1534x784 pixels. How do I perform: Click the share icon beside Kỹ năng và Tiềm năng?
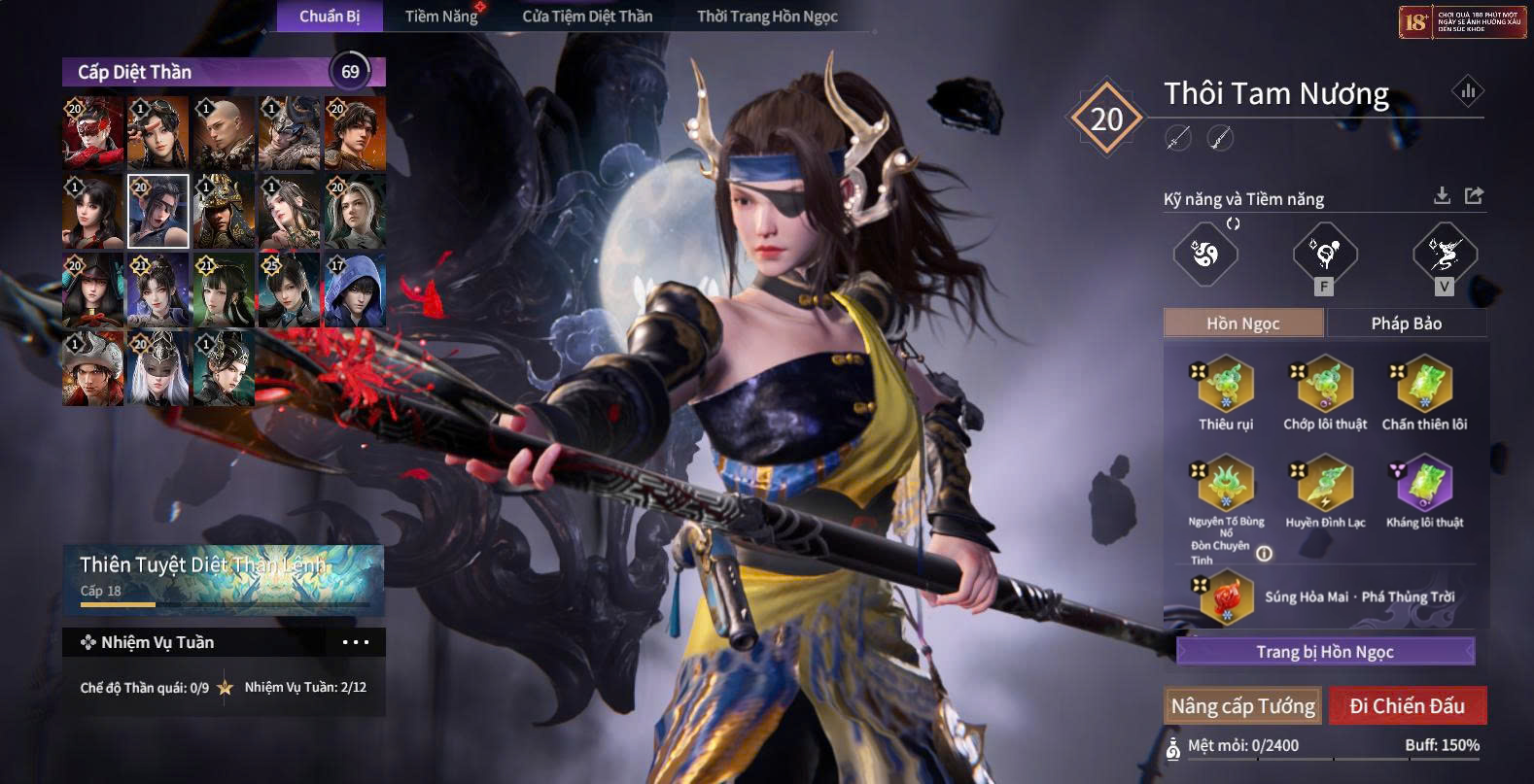(x=1475, y=196)
